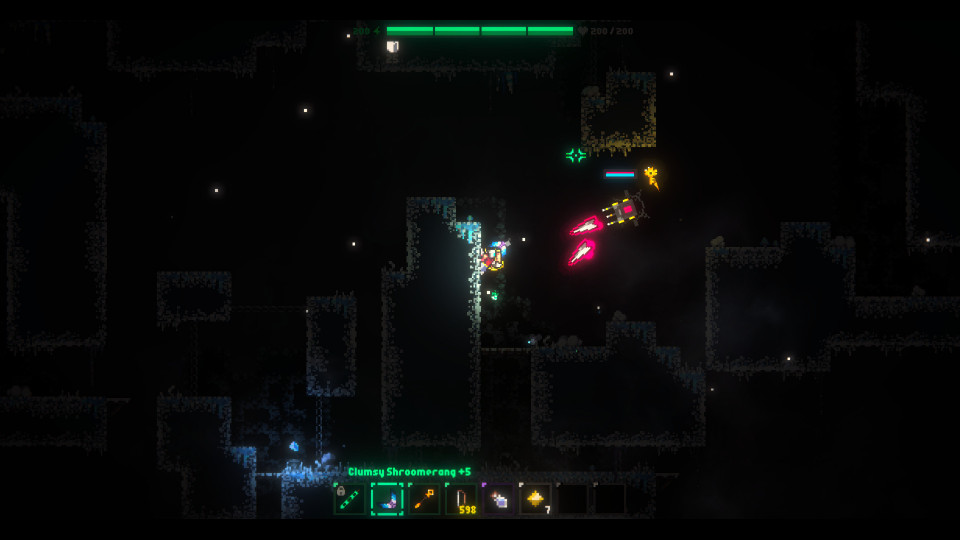
Task: Select the Clumsy Shroomerang hotbar slot
Action: click(x=387, y=499)
